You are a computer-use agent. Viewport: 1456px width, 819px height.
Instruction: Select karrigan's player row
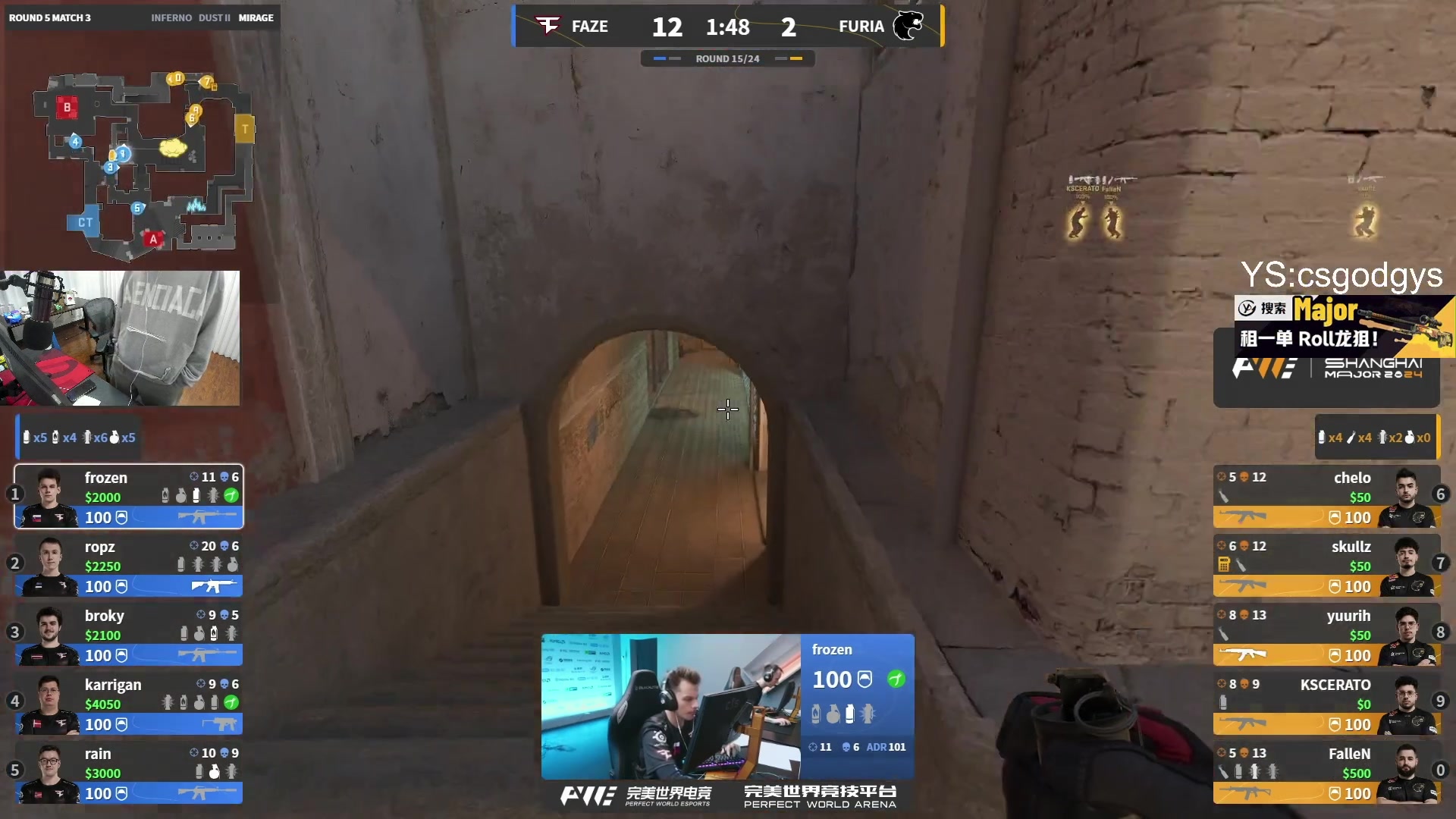[129, 704]
